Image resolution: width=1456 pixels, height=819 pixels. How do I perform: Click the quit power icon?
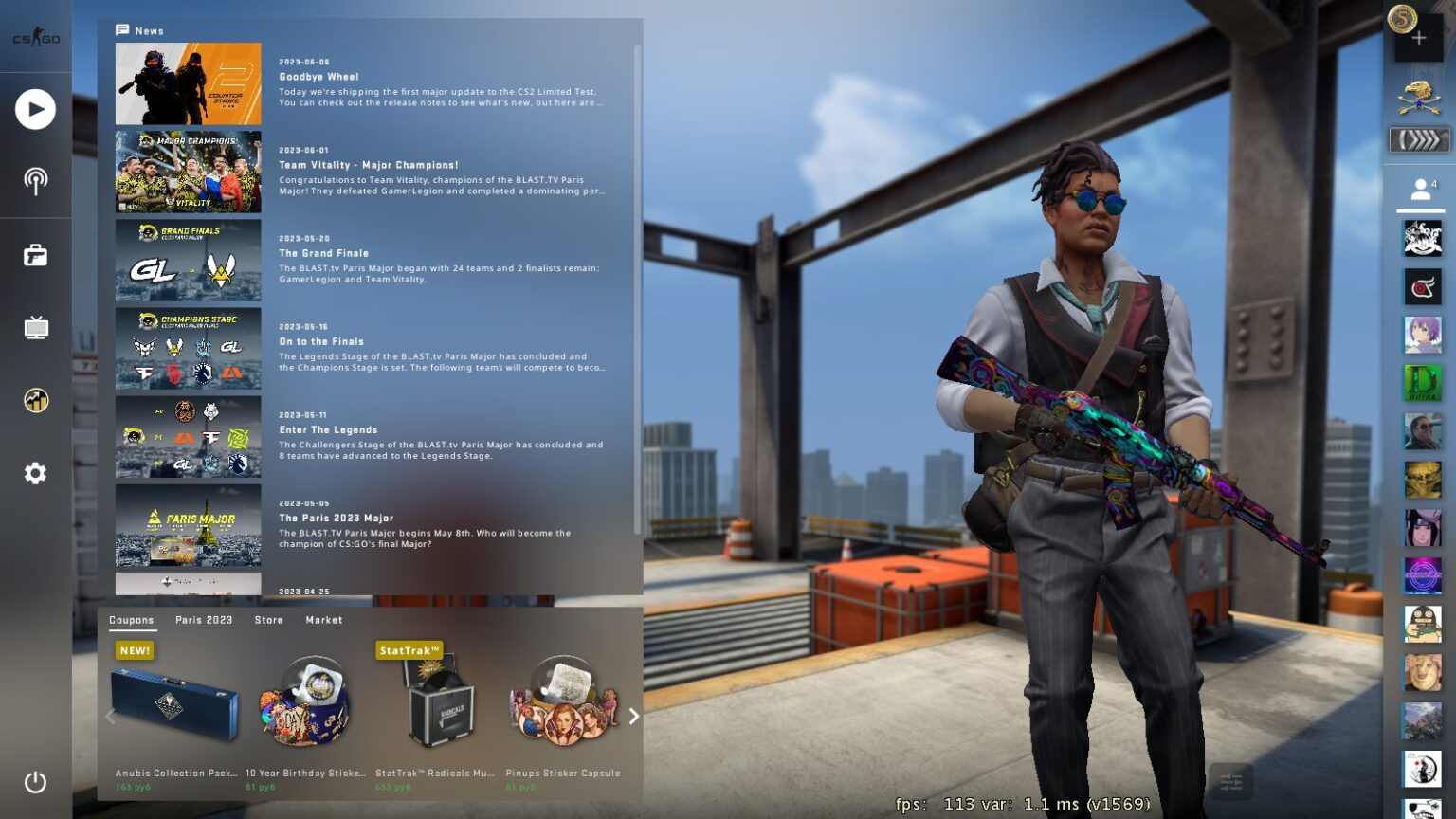[x=35, y=783]
